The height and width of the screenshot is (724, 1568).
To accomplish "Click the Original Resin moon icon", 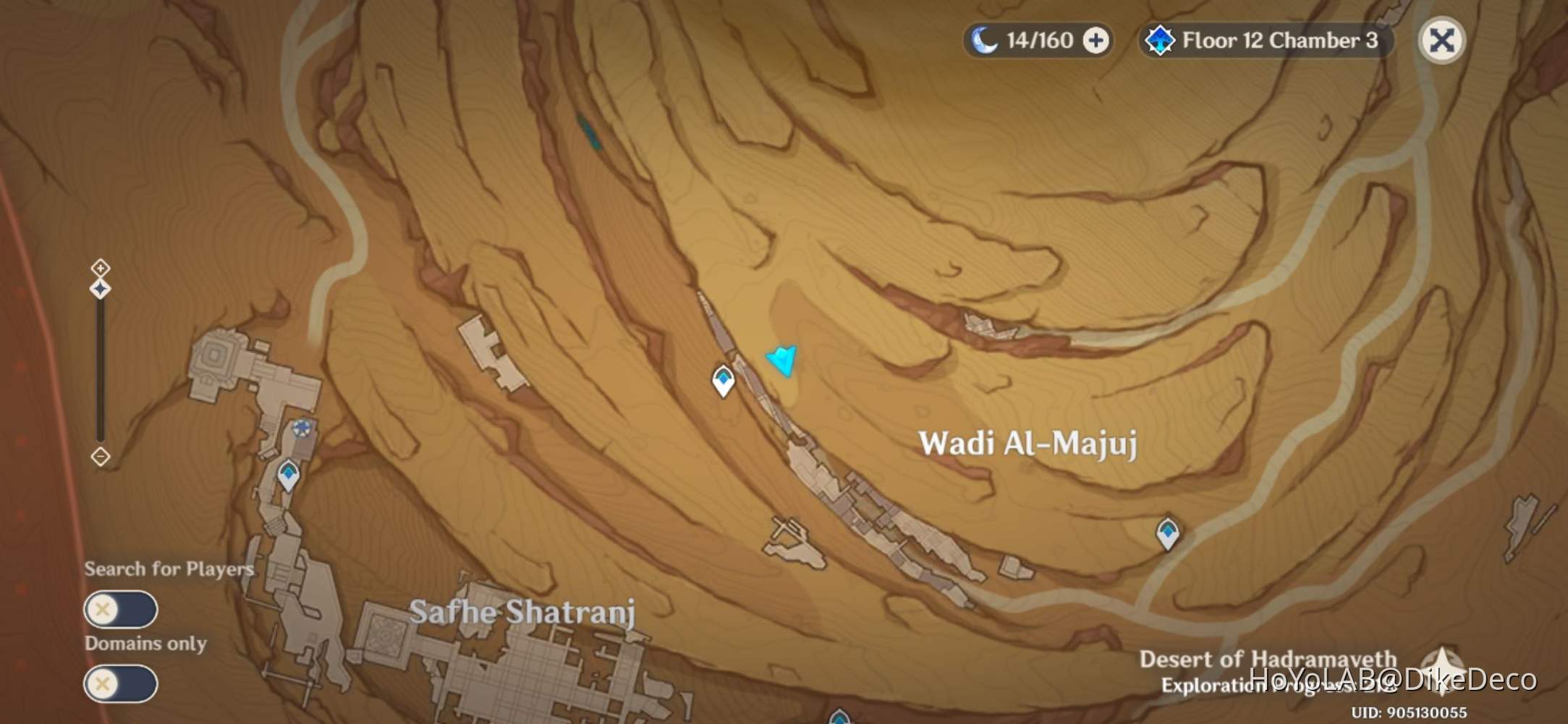I will click(x=986, y=40).
